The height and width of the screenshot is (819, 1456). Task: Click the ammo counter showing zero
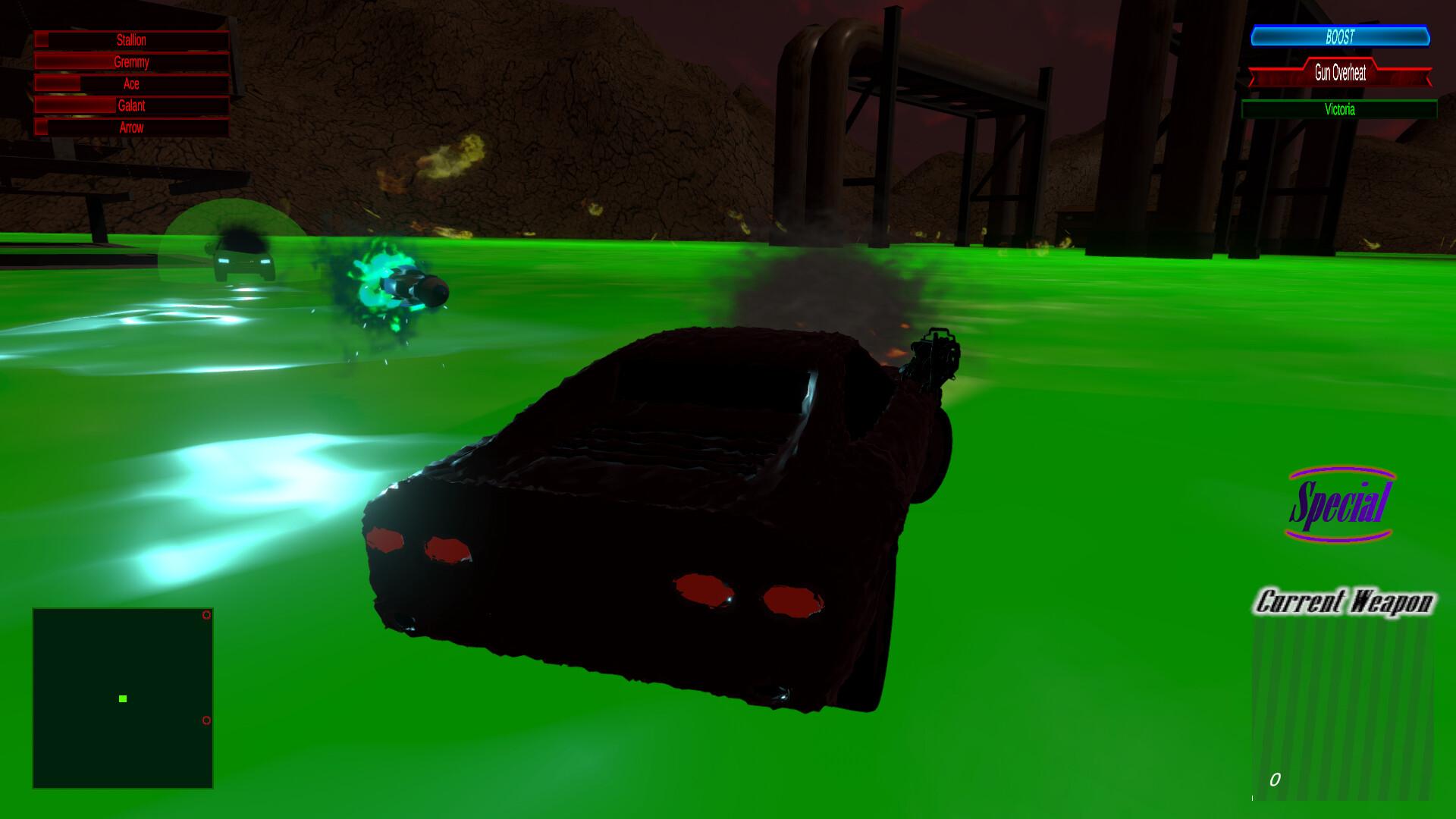point(1274,778)
